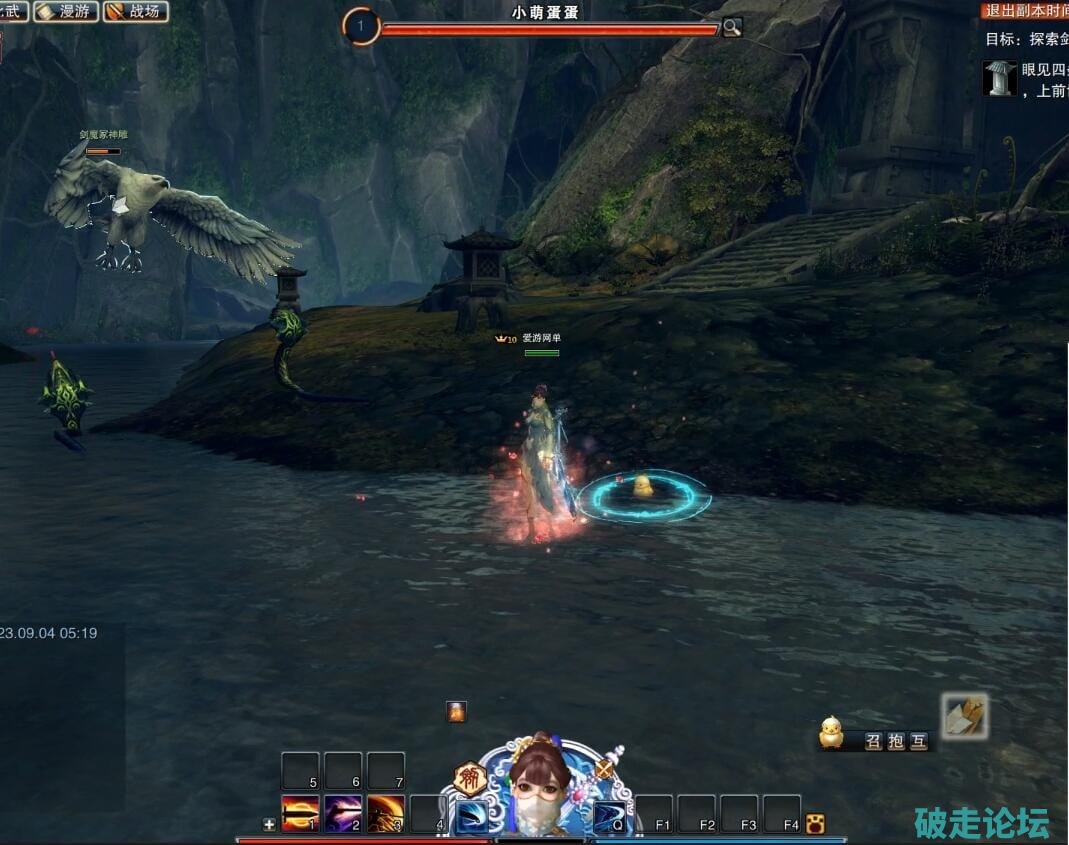
Task: Click the plus button beside the hotbar
Action: click(x=269, y=825)
